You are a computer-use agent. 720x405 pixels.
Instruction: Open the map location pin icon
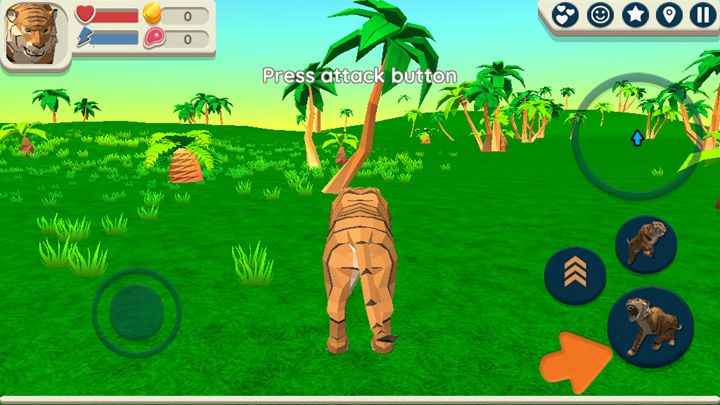667,15
